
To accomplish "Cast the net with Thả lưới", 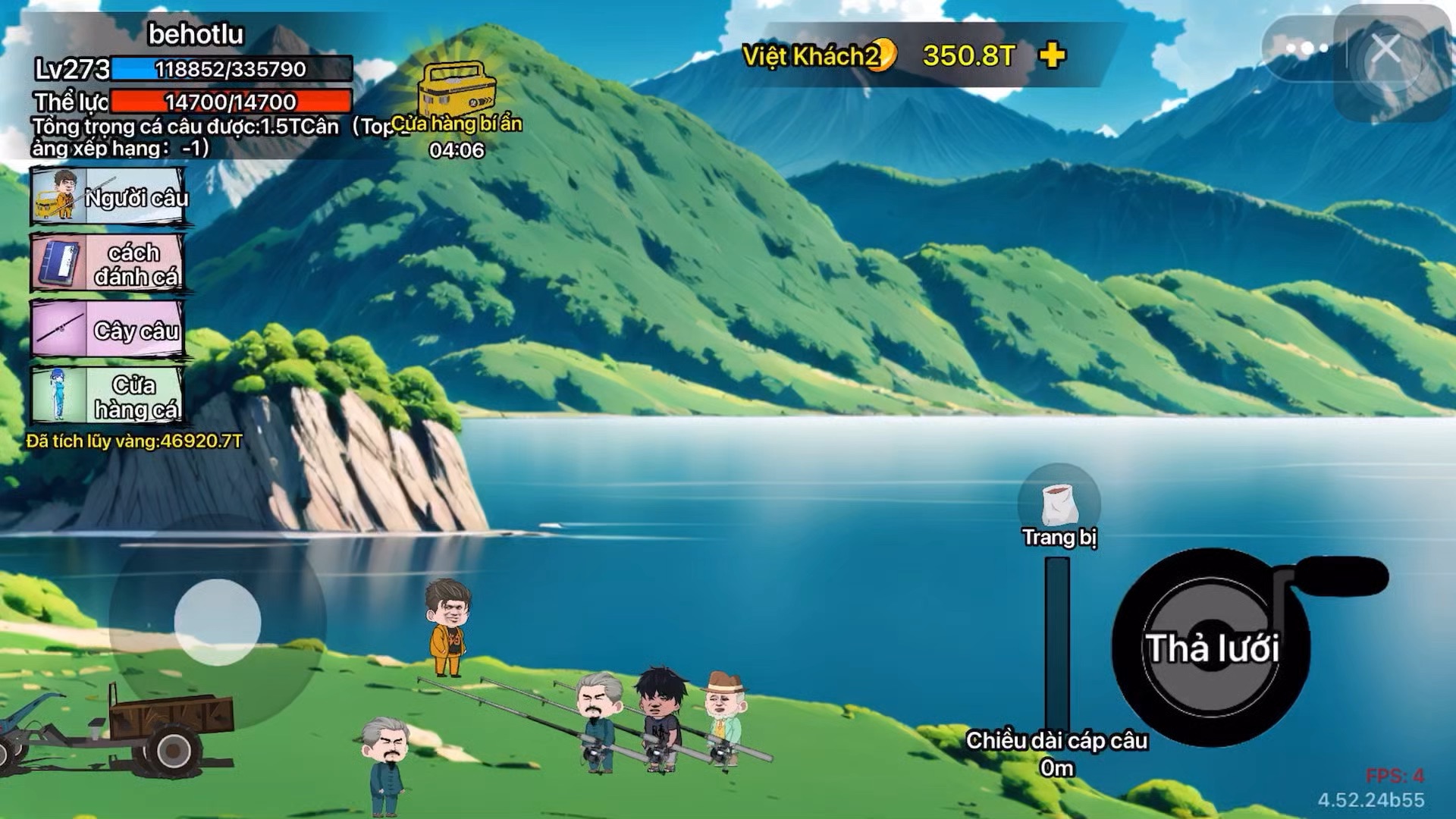I will 1211,648.
